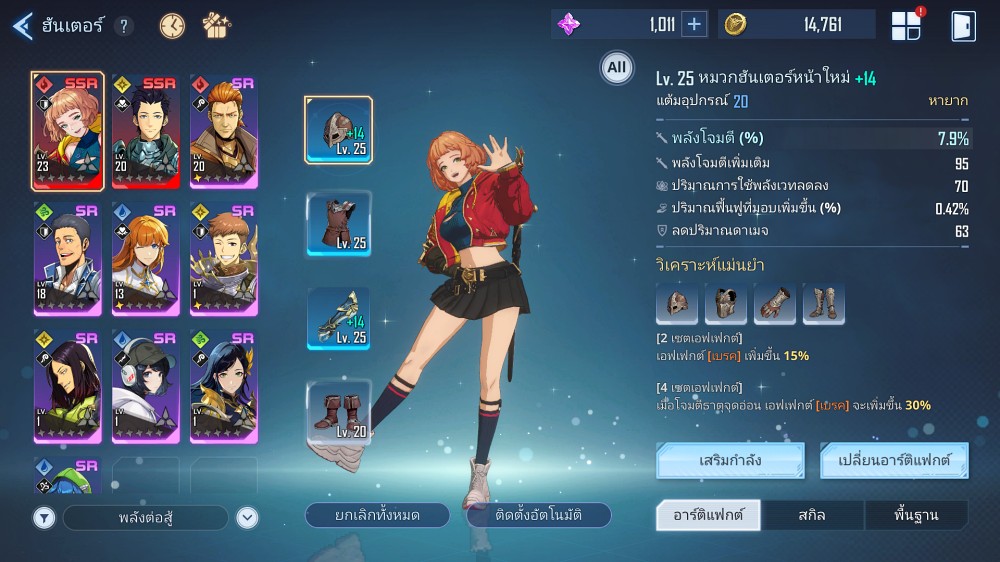Select the pink-haired SSR hunter card

pos(67,131)
